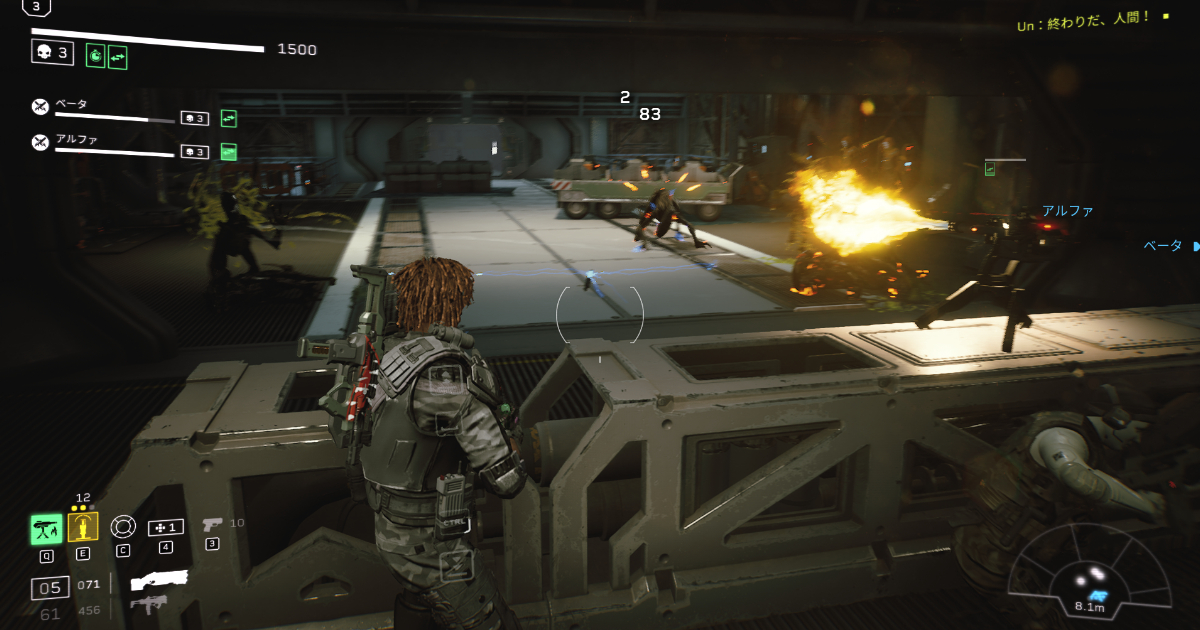Screen dimensions: 1200x630
Task: Use the yellow beacon ability icon
Action: pyautogui.click(x=83, y=527)
